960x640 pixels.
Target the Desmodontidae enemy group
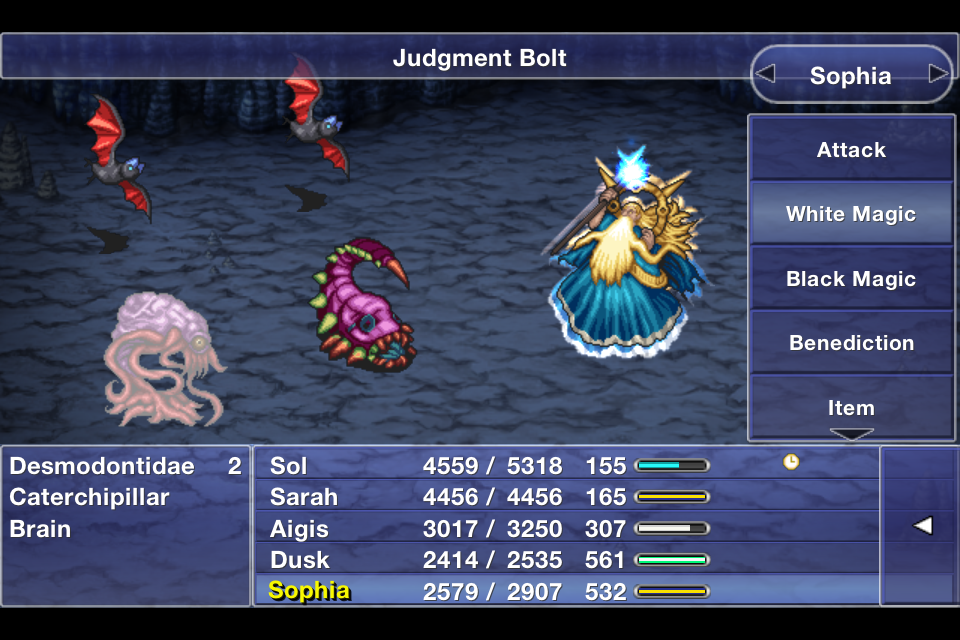click(x=125, y=465)
